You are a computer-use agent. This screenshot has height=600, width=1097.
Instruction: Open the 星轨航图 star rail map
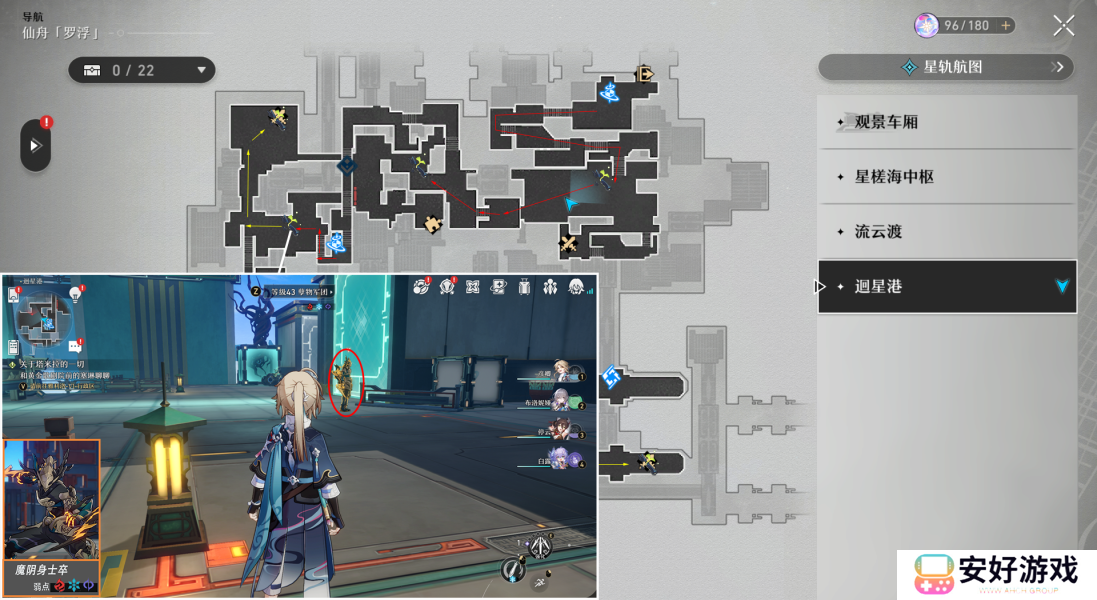tap(945, 67)
